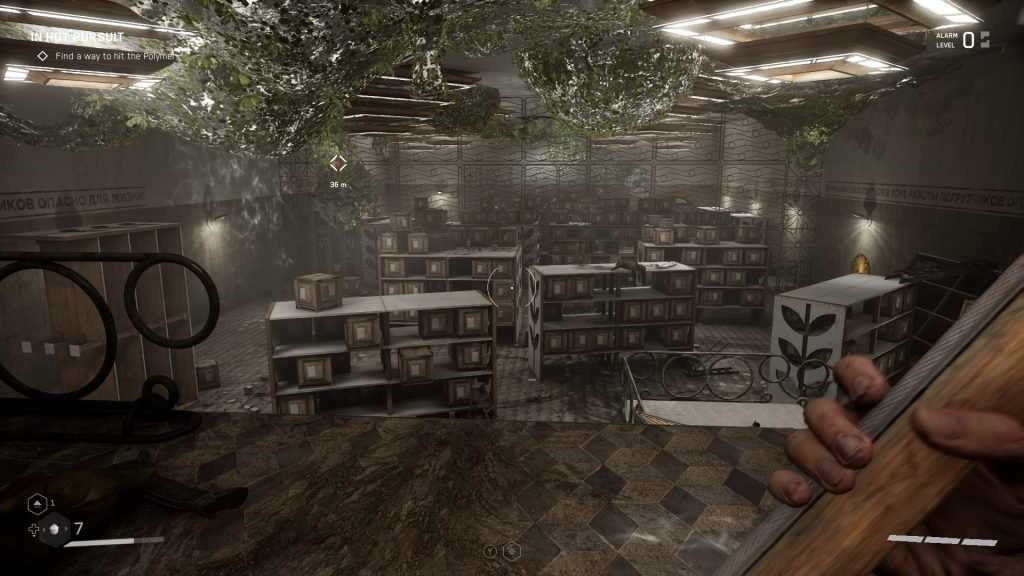This screenshot has width=1024, height=576.
Task: Select the objective waypoint marker showing 36 m
Action: point(338,163)
